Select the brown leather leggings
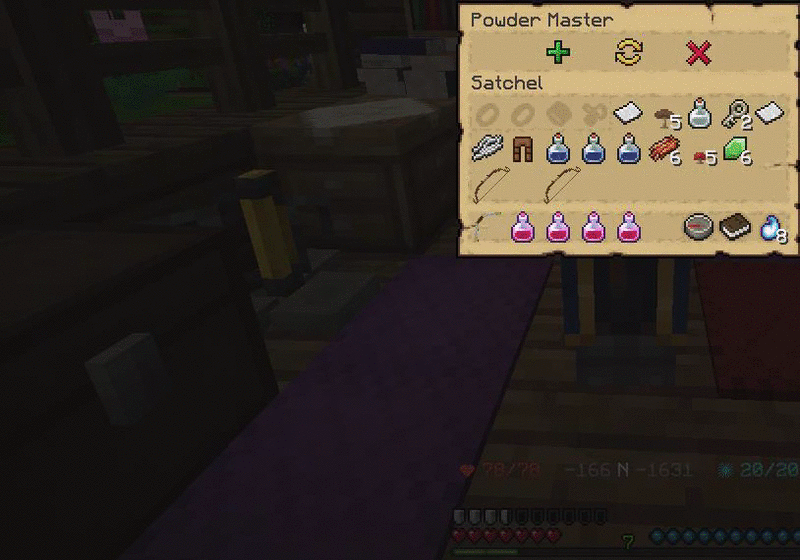This screenshot has height=560, width=800. 524,151
